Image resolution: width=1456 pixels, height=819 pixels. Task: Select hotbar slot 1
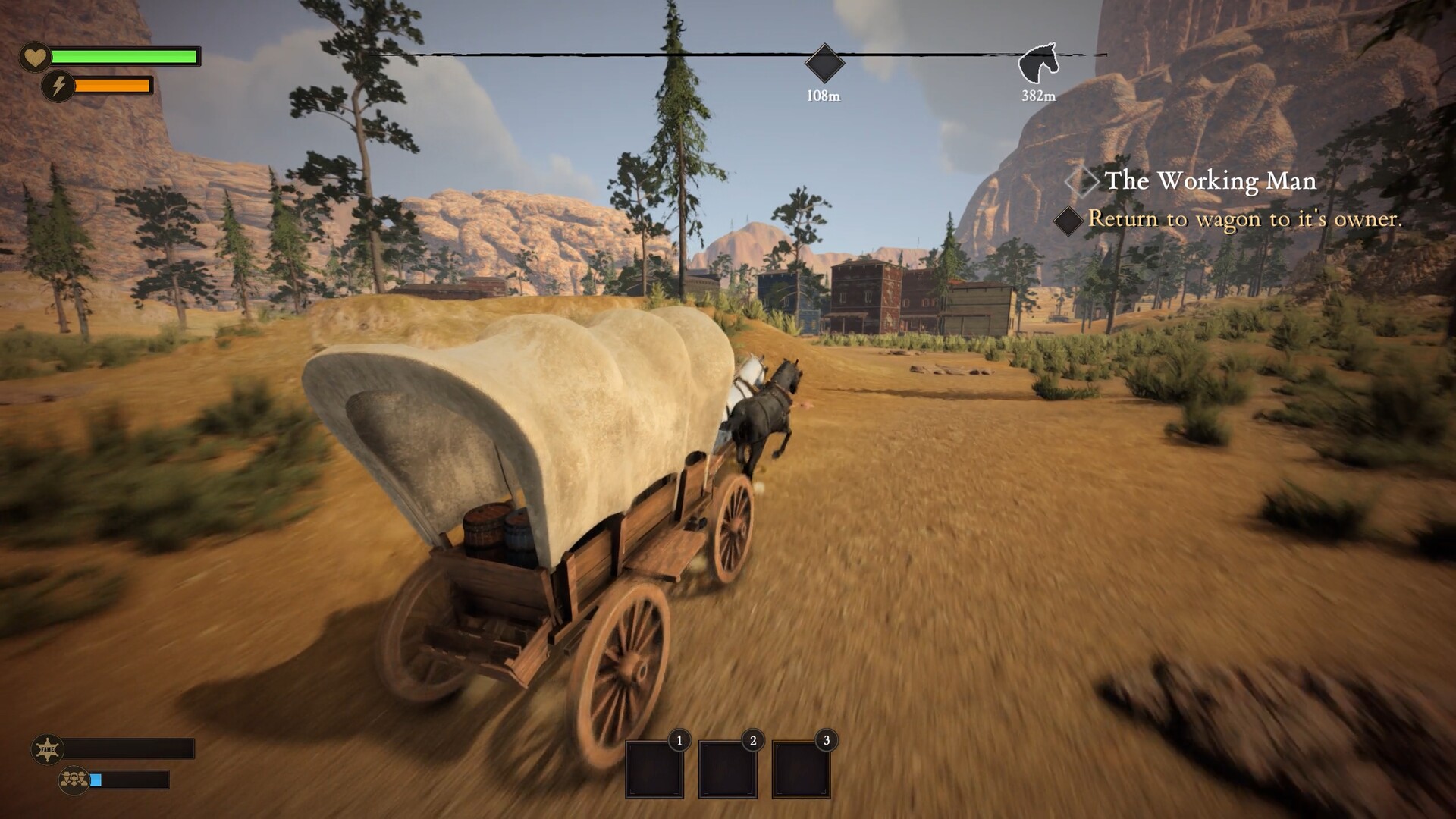[x=654, y=770]
